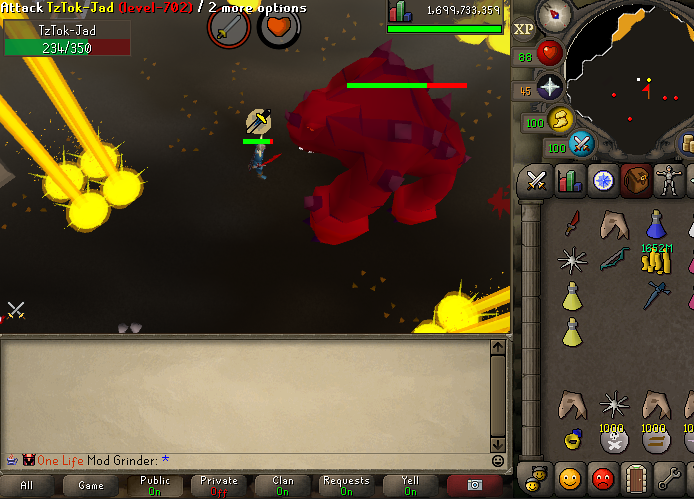Open the combat options tab

click(x=536, y=181)
